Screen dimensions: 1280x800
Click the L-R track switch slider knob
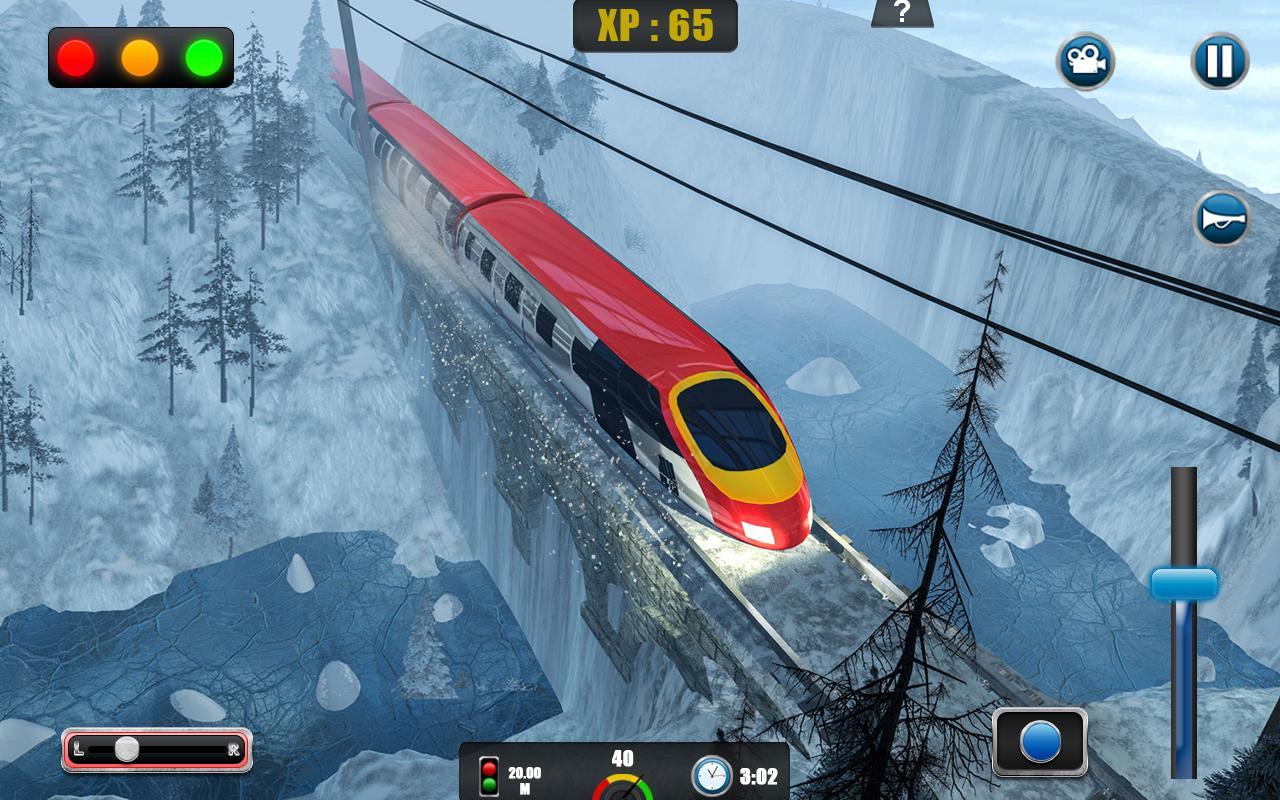127,749
